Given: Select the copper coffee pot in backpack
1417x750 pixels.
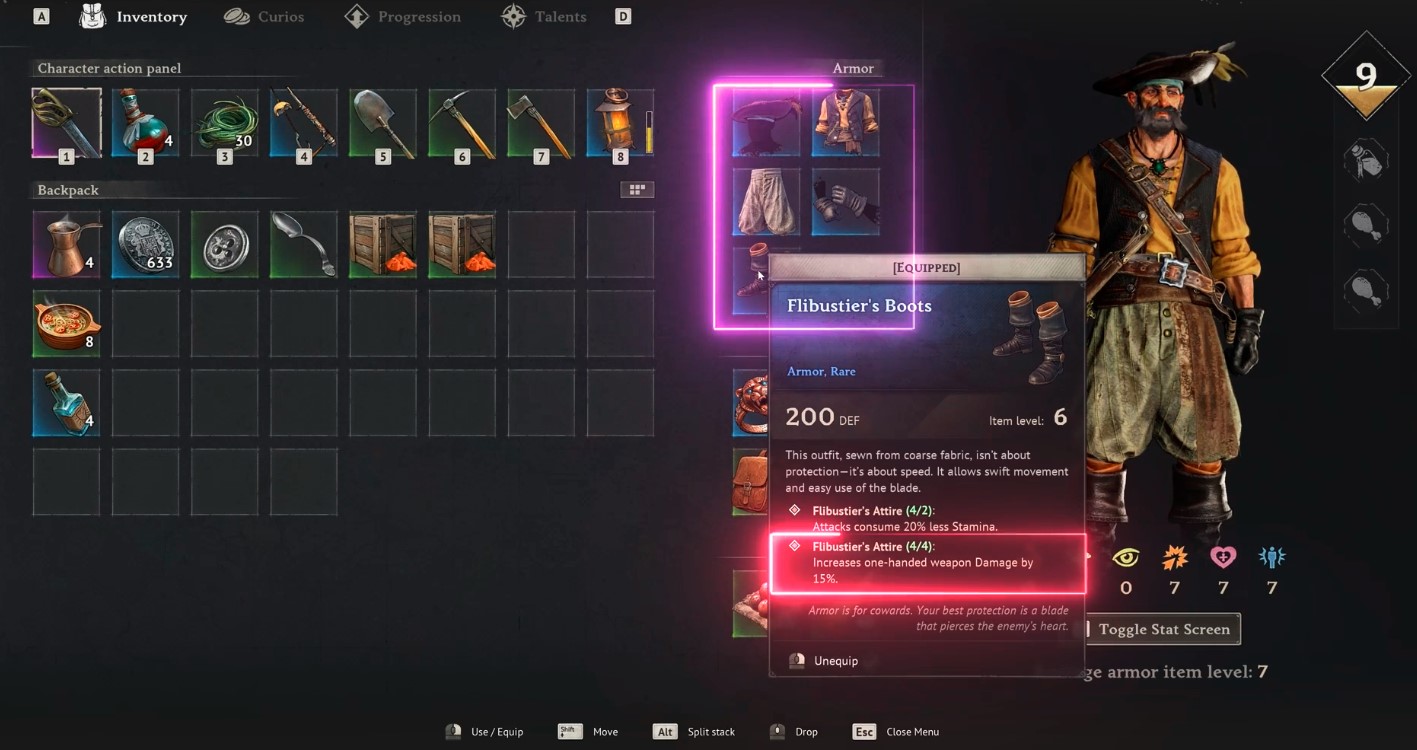Looking at the screenshot, I should (66, 244).
